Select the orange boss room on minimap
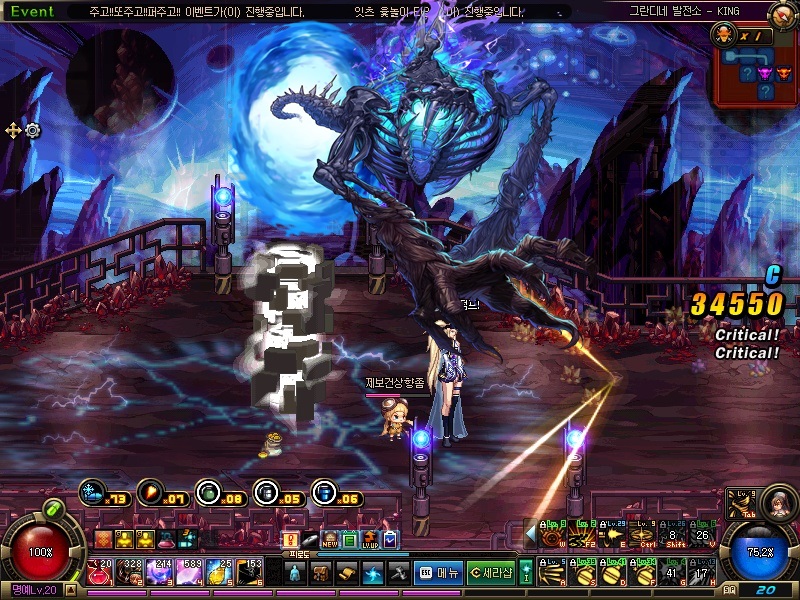 [783, 73]
